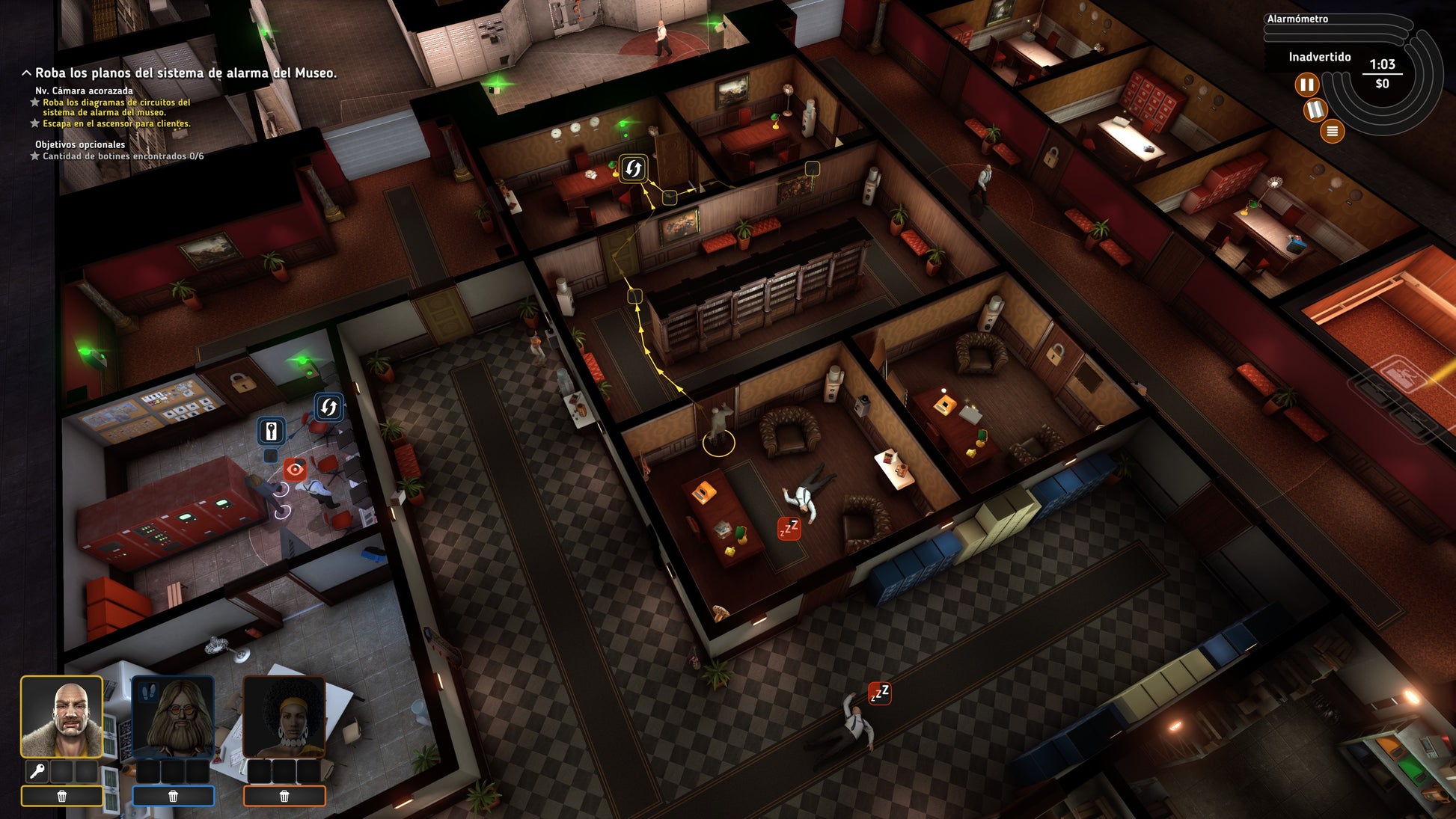1456x819 pixels.
Task: Pause the heist with the pause button
Action: pyautogui.click(x=1306, y=85)
